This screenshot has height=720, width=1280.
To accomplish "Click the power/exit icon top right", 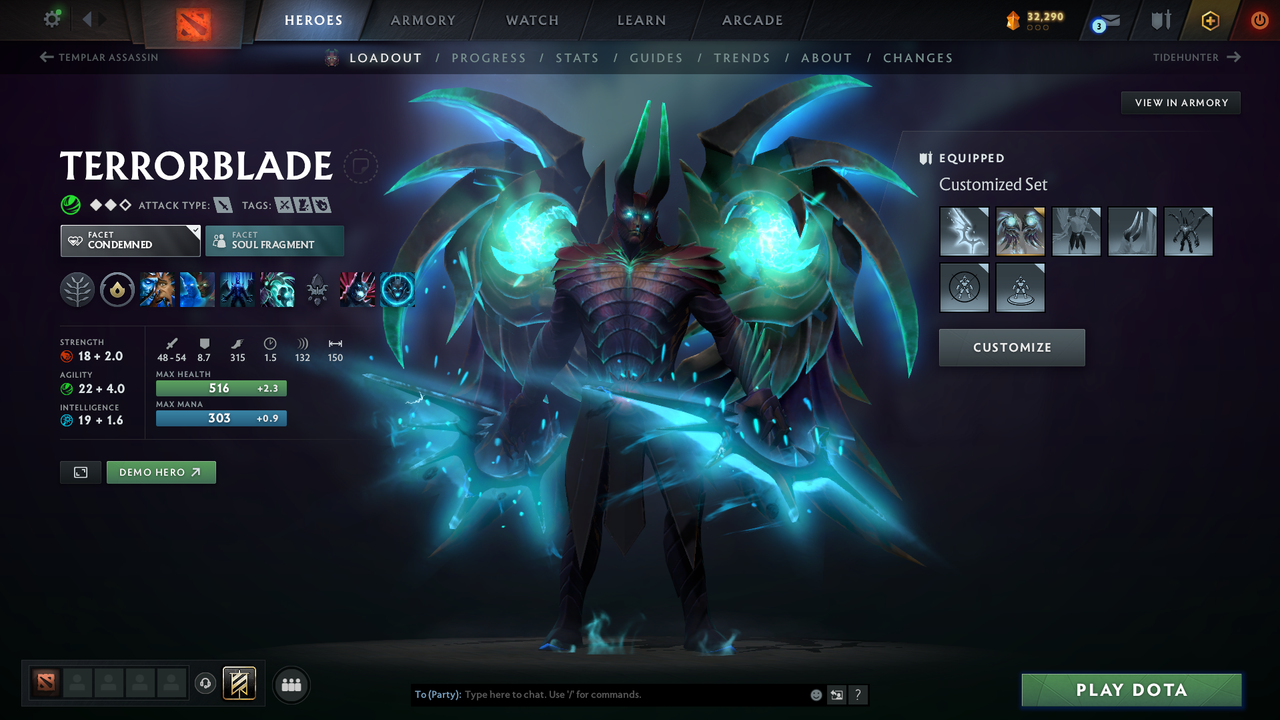I will (x=1259, y=18).
